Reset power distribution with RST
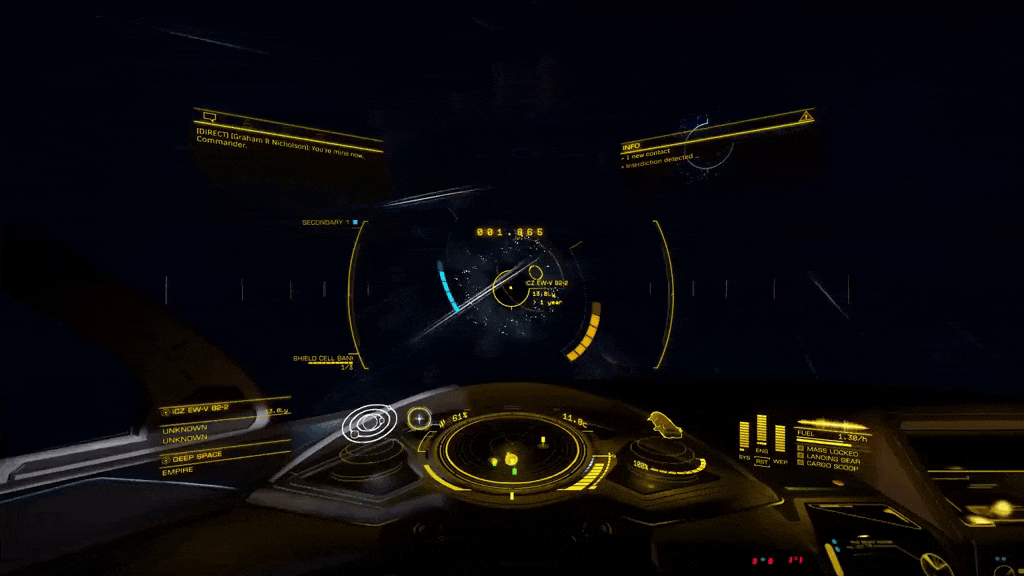 pos(762,462)
